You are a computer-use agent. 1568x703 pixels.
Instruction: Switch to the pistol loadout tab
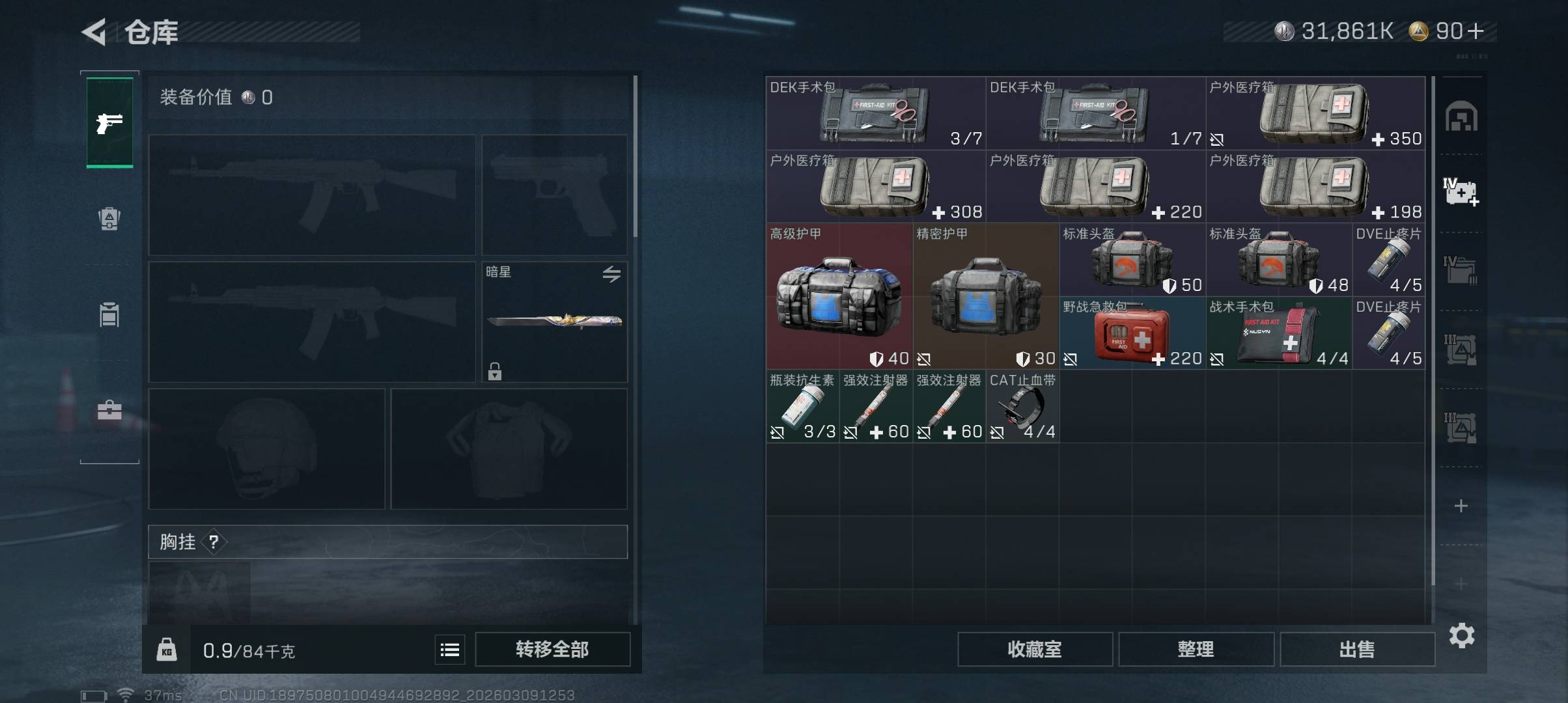109,122
